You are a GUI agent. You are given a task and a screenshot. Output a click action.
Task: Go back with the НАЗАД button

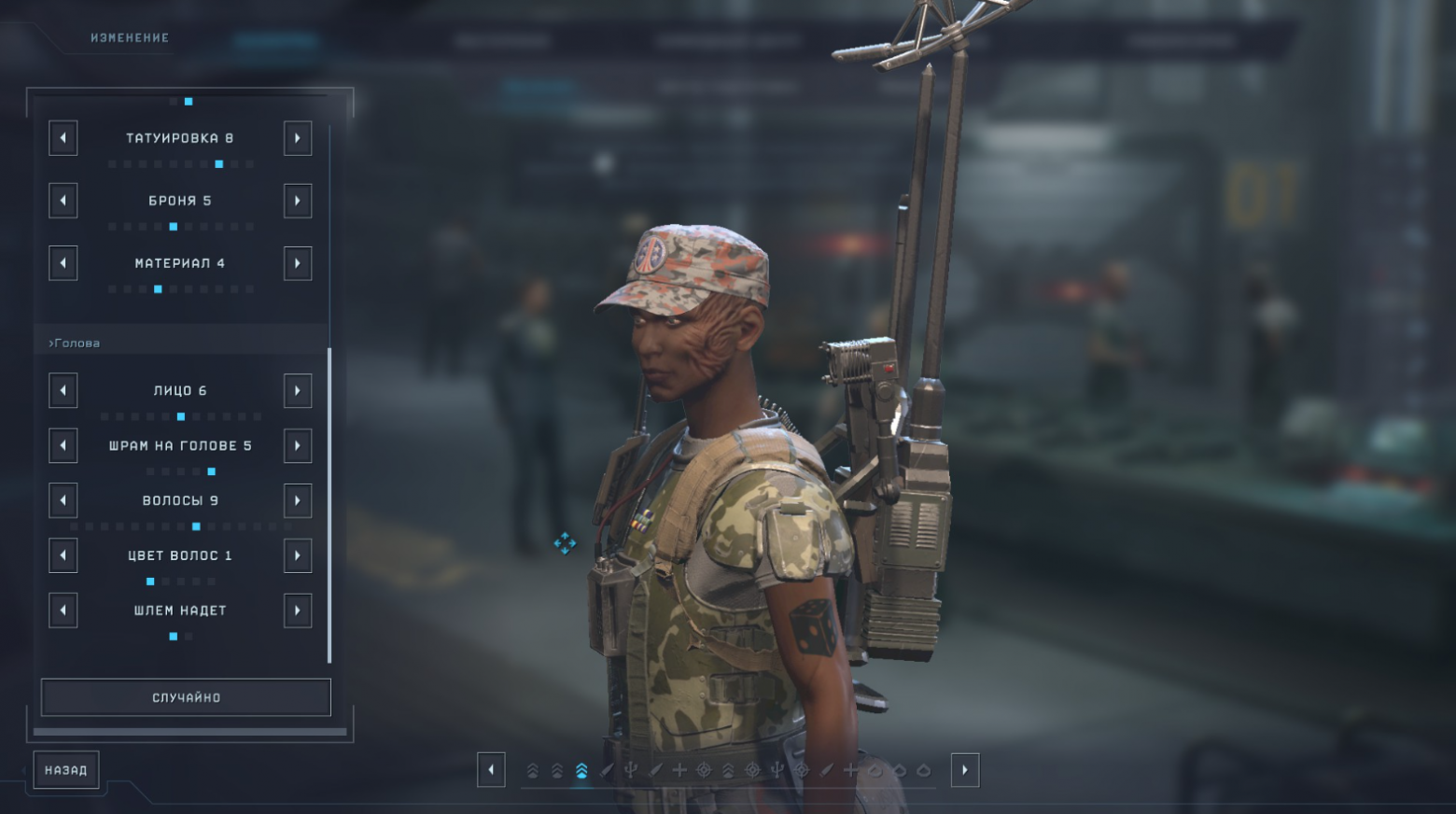coord(65,770)
